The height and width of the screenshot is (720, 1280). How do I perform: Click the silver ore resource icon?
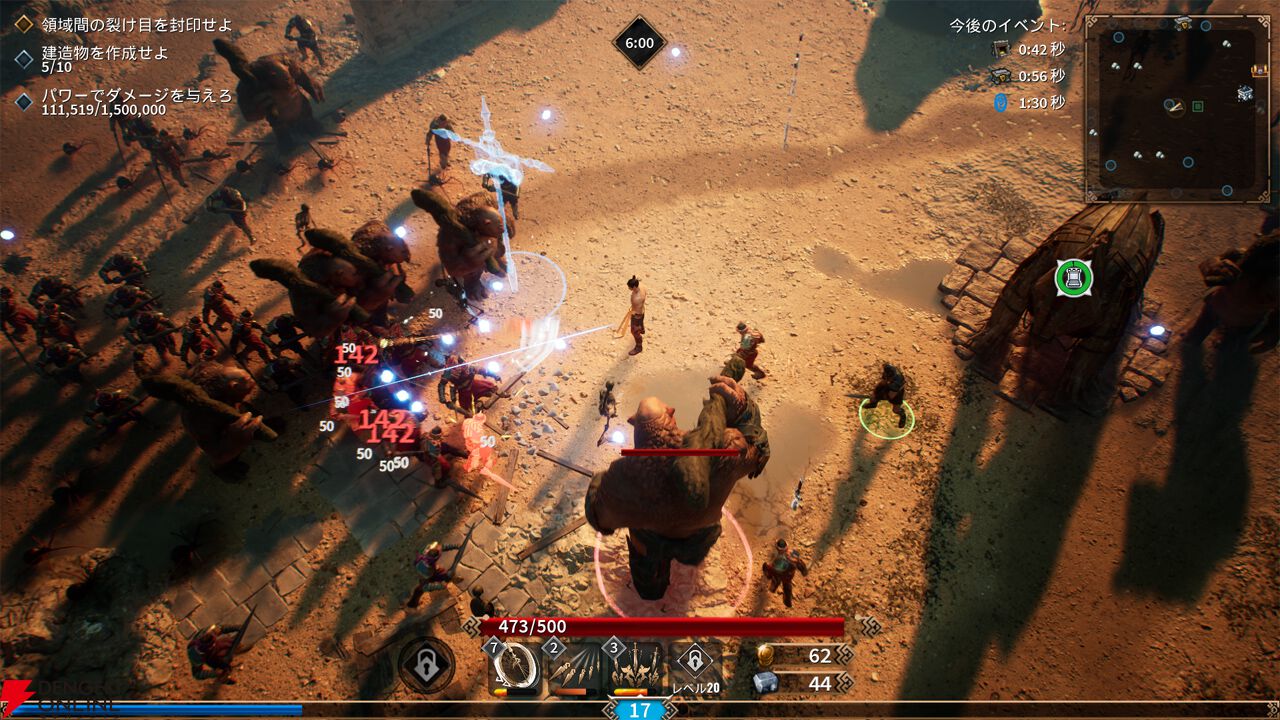tap(765, 683)
